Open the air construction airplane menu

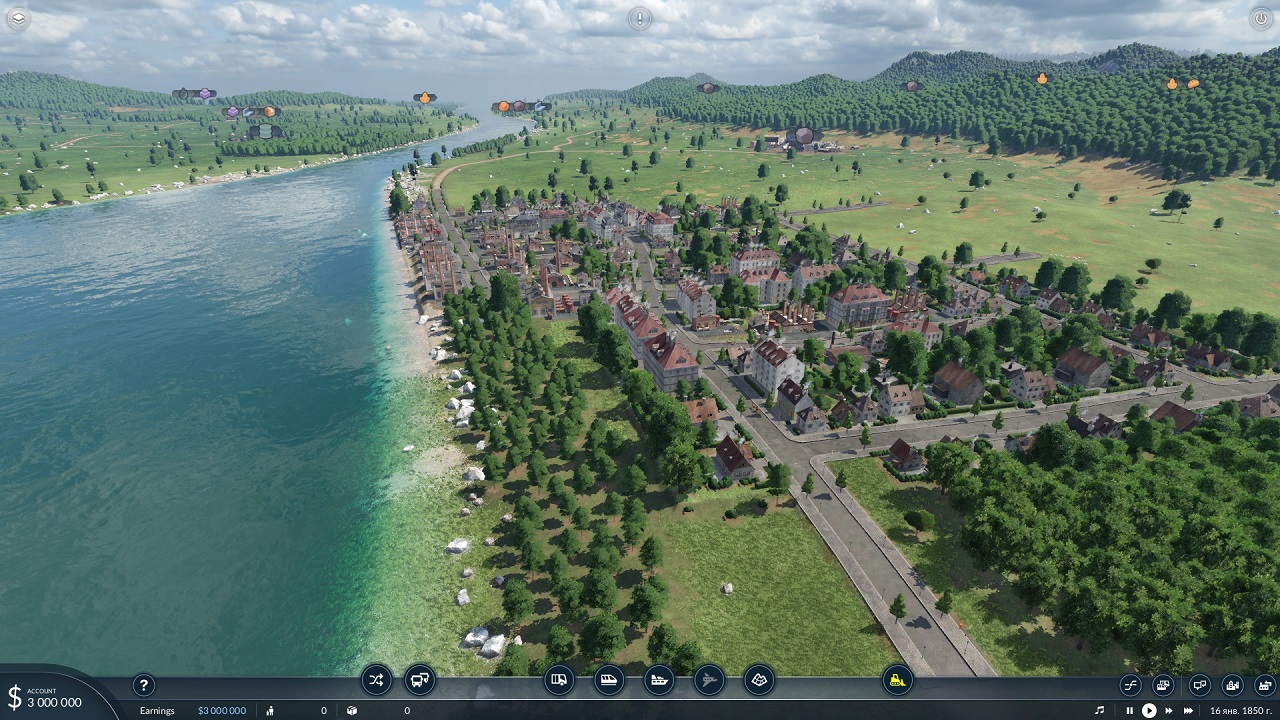coord(709,680)
